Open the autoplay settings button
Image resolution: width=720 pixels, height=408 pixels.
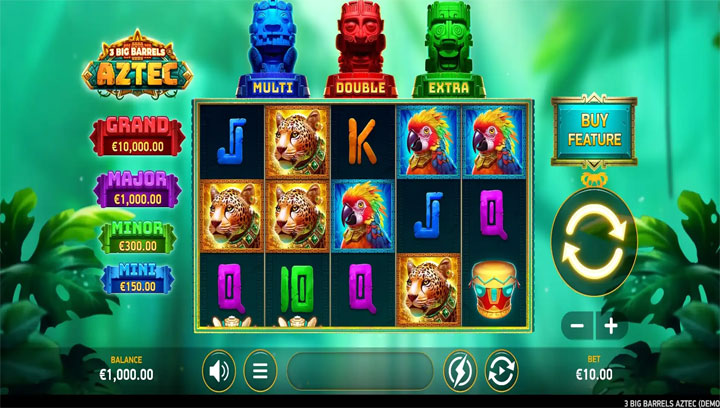tap(501, 372)
